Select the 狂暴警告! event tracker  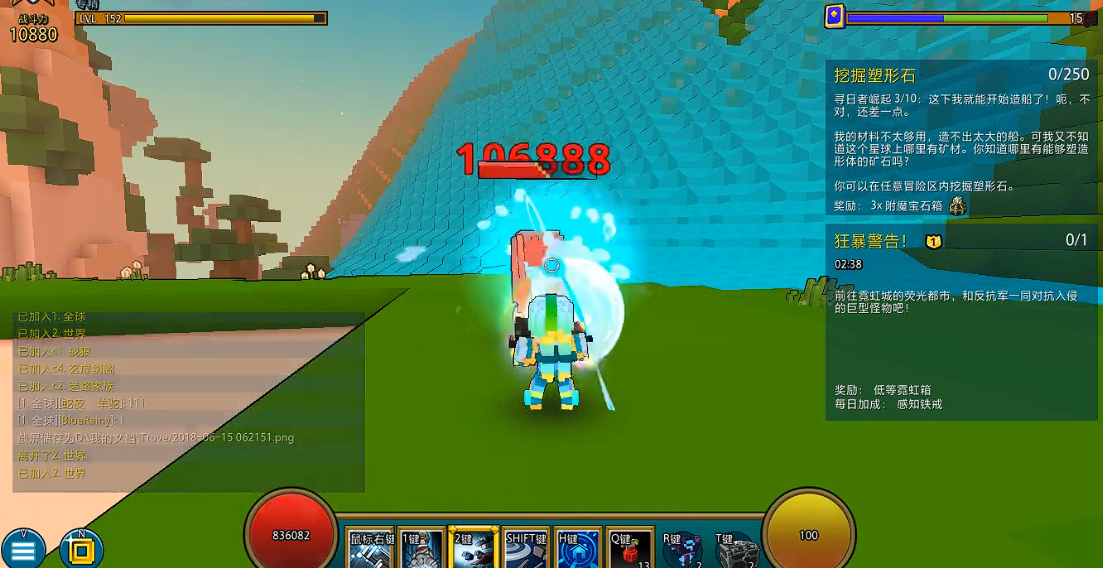(871, 240)
